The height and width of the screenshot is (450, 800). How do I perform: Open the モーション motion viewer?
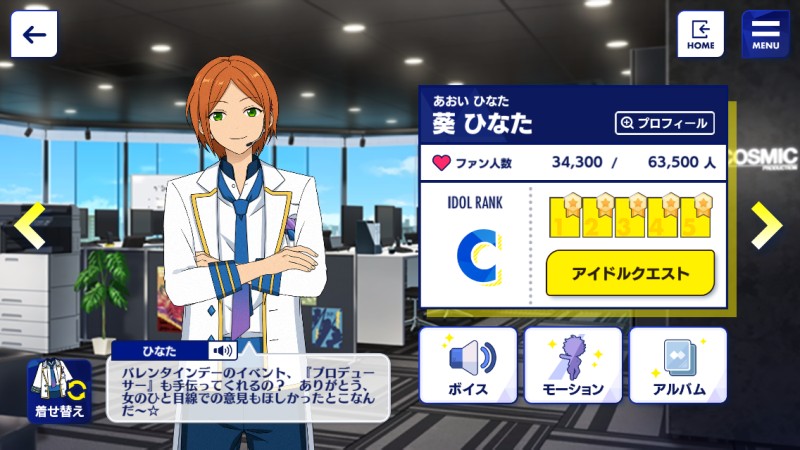[573, 365]
